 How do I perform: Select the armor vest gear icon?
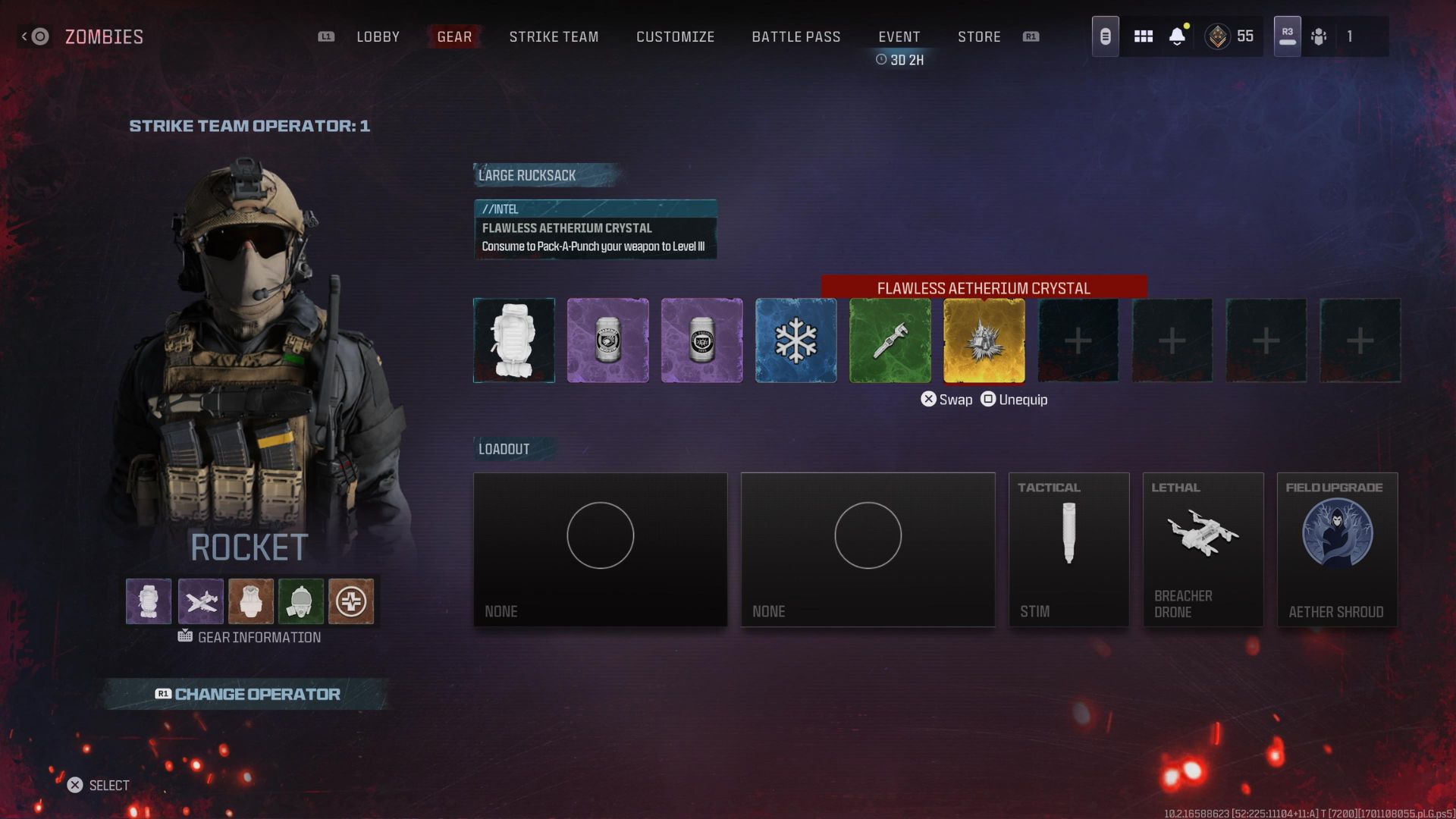250,601
